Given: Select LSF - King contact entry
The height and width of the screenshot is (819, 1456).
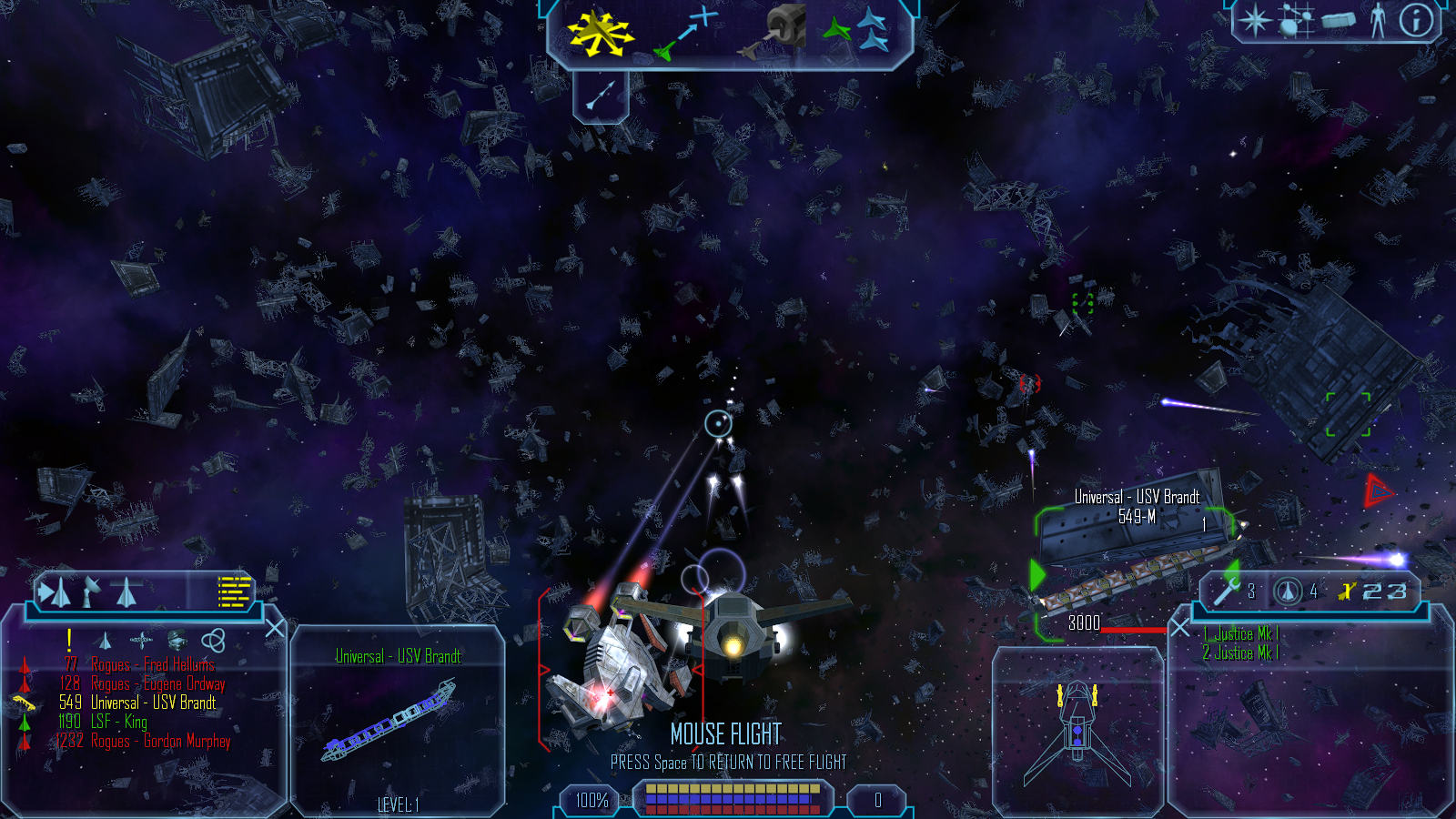Looking at the screenshot, I should click(x=118, y=722).
